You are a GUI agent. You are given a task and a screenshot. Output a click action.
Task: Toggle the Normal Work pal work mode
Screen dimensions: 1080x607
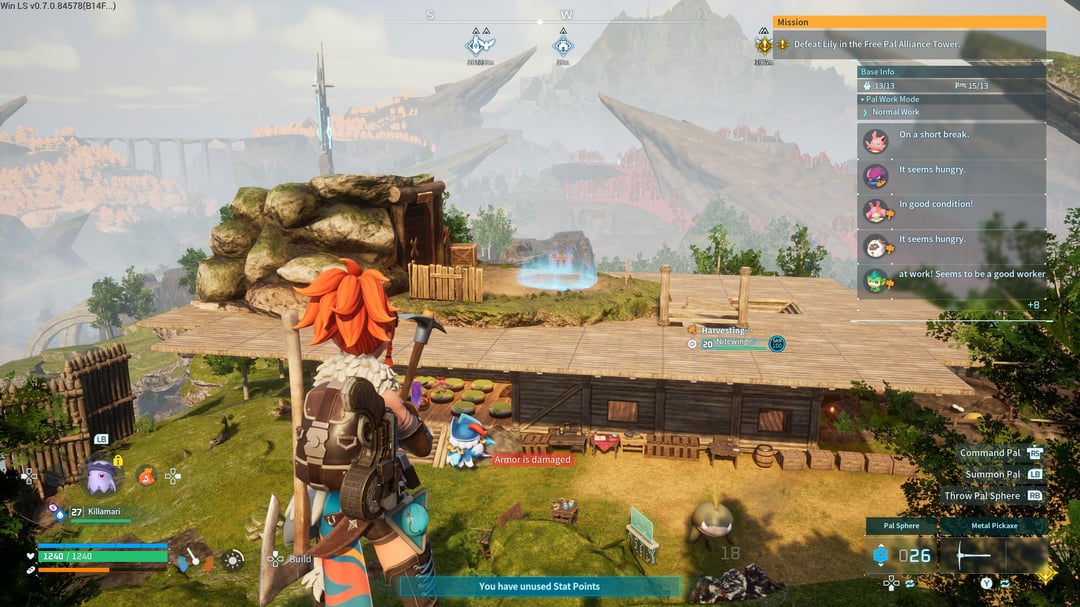pos(895,112)
